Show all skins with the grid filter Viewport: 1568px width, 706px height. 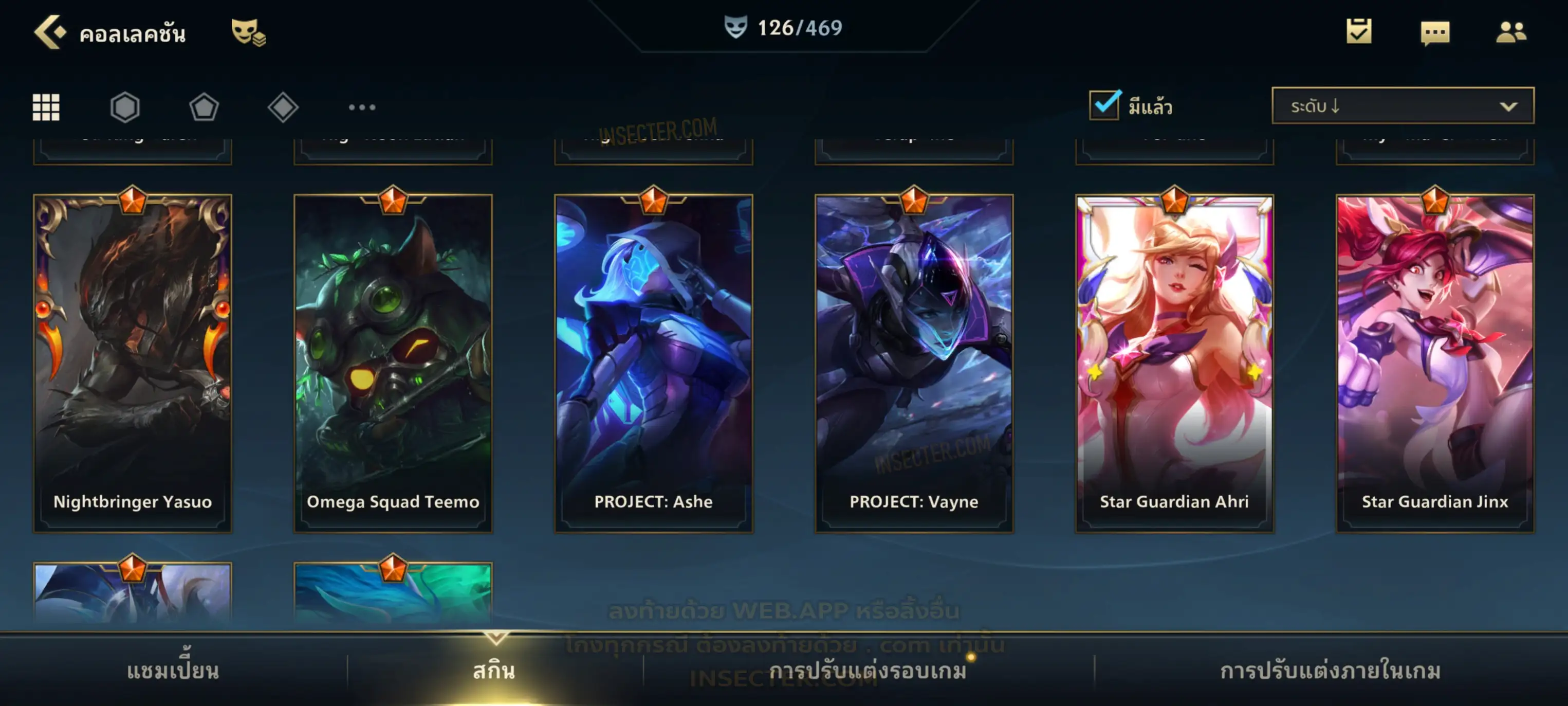point(46,107)
